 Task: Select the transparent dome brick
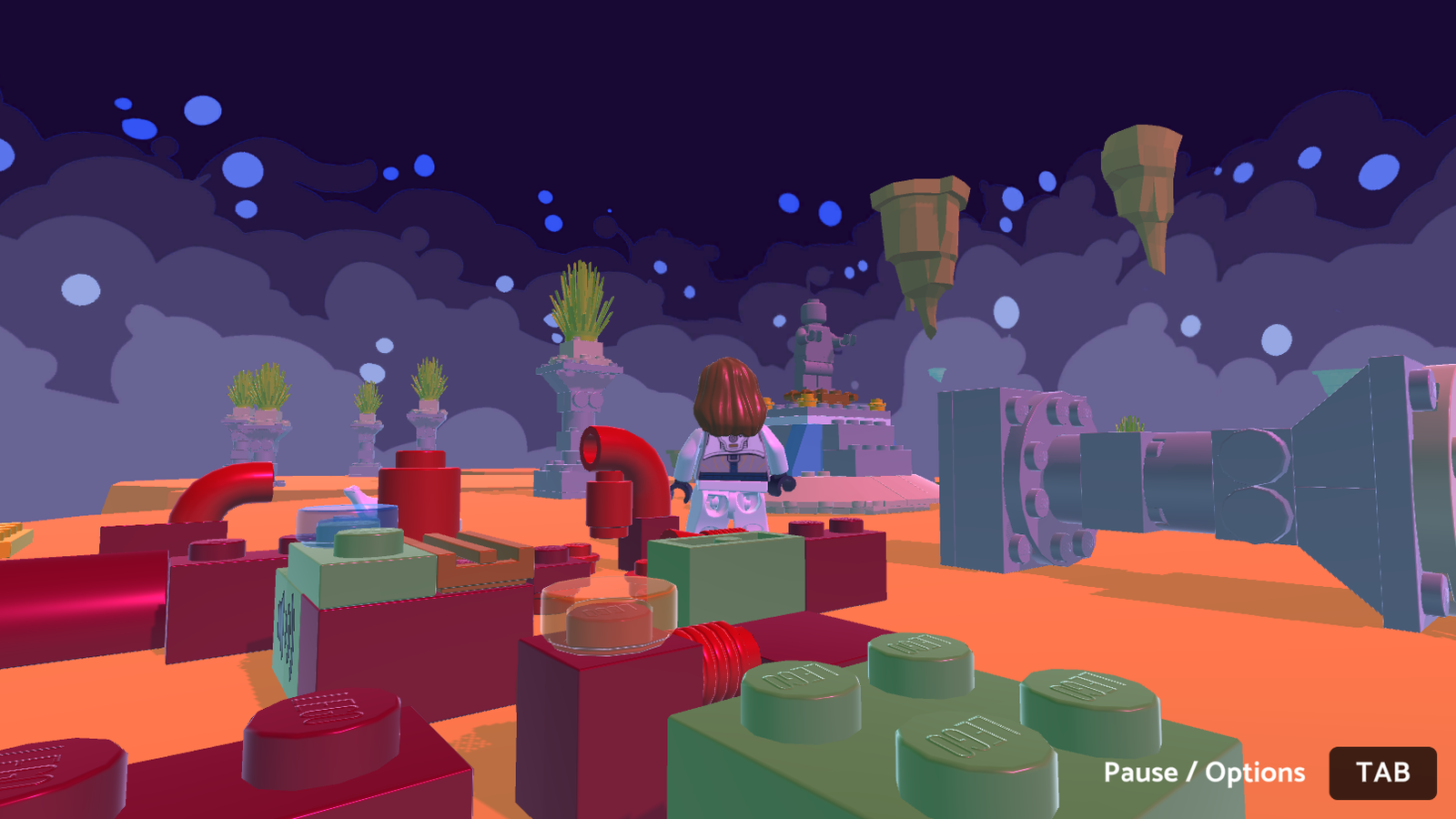[x=608, y=612]
